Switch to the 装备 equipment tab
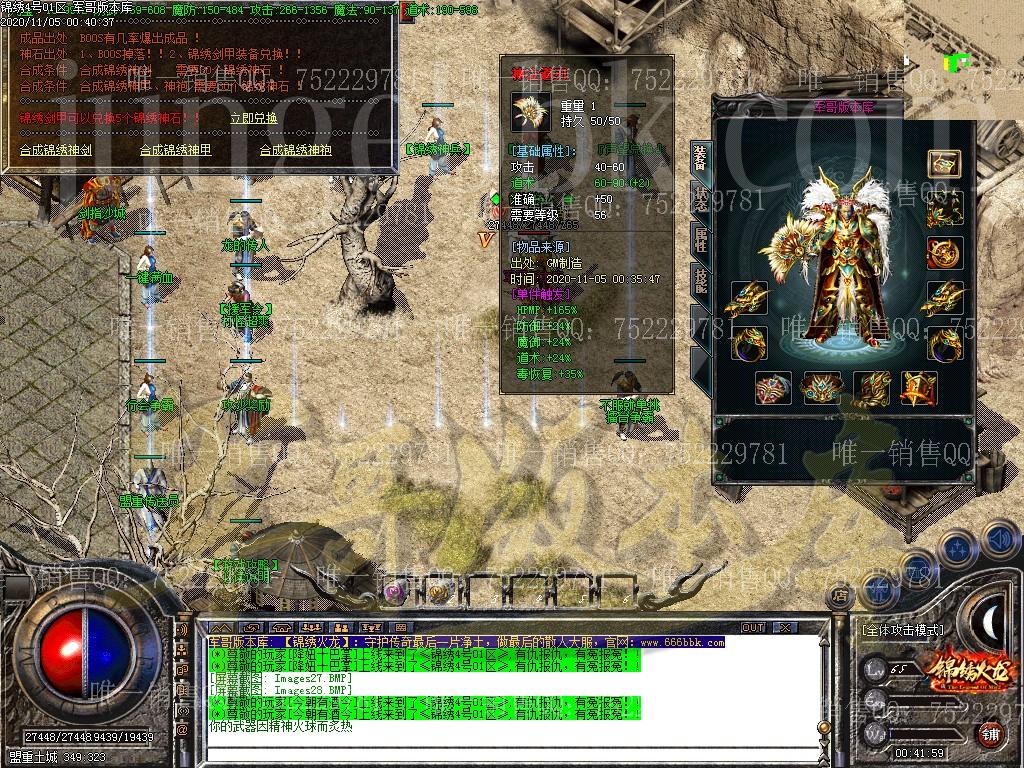This screenshot has height=768, width=1024. pyautogui.click(x=700, y=160)
